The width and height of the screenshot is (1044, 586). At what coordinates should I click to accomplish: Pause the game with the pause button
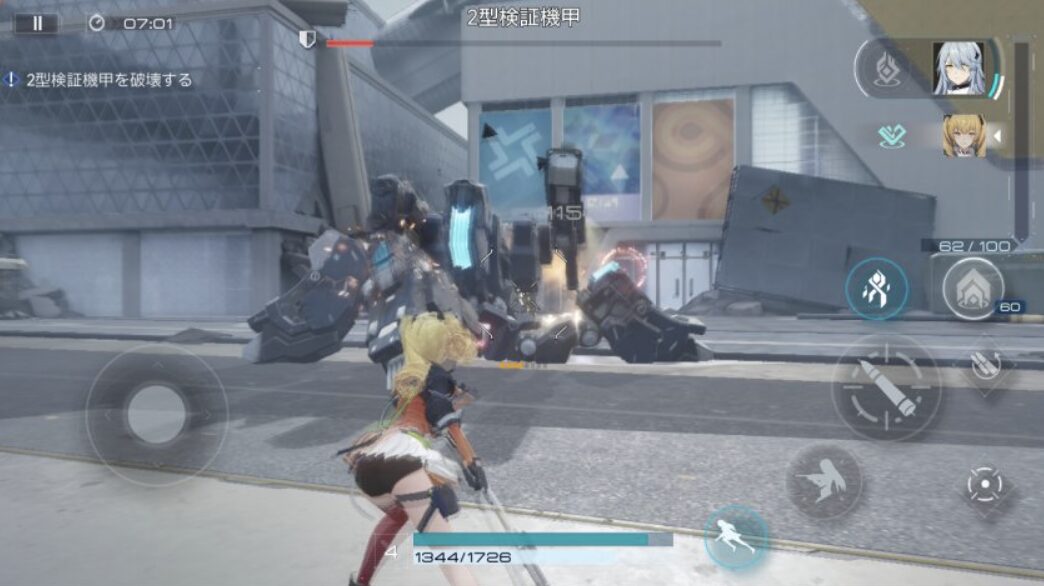click(x=37, y=23)
